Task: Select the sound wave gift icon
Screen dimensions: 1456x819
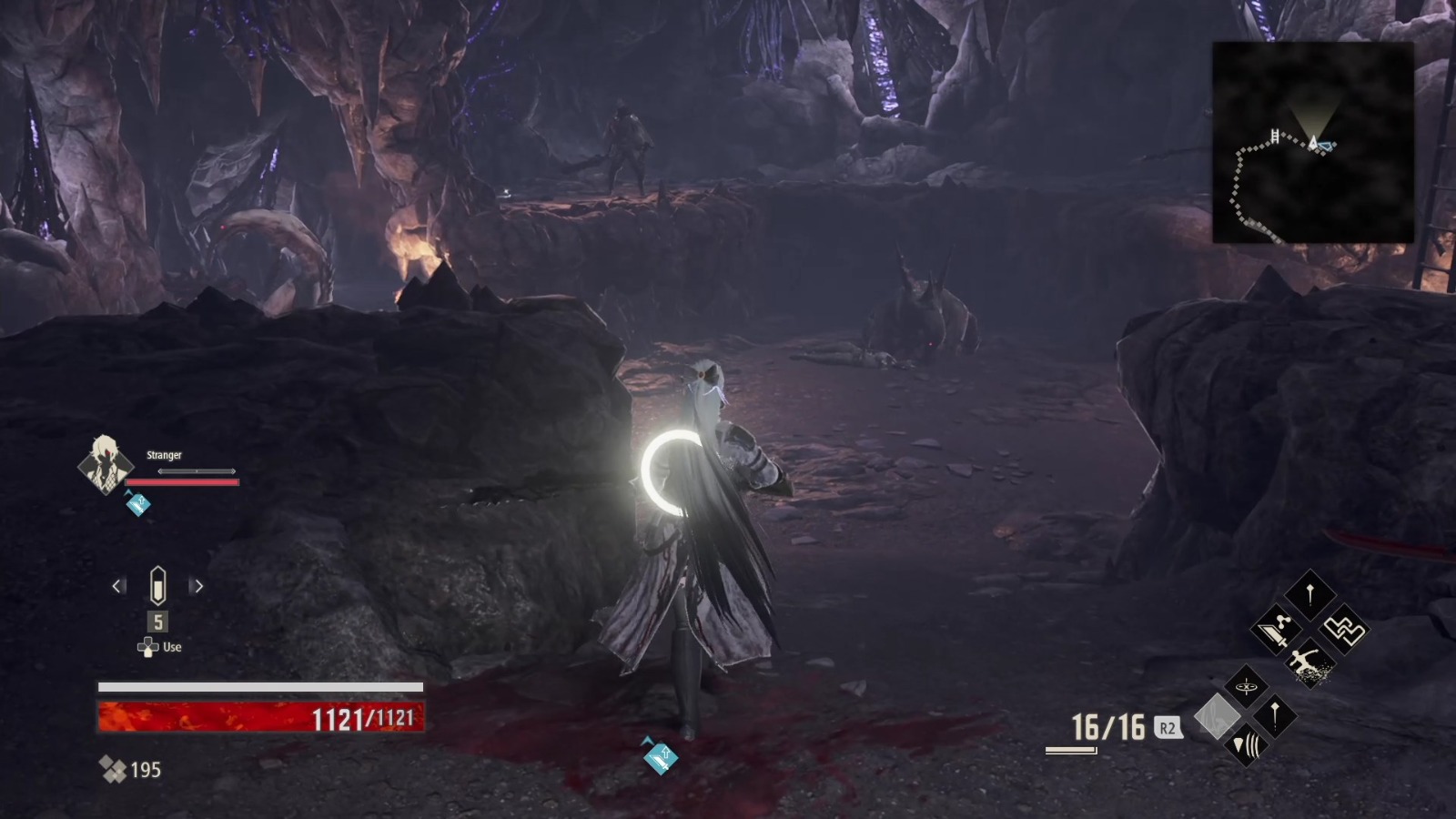Action: coord(1246,744)
